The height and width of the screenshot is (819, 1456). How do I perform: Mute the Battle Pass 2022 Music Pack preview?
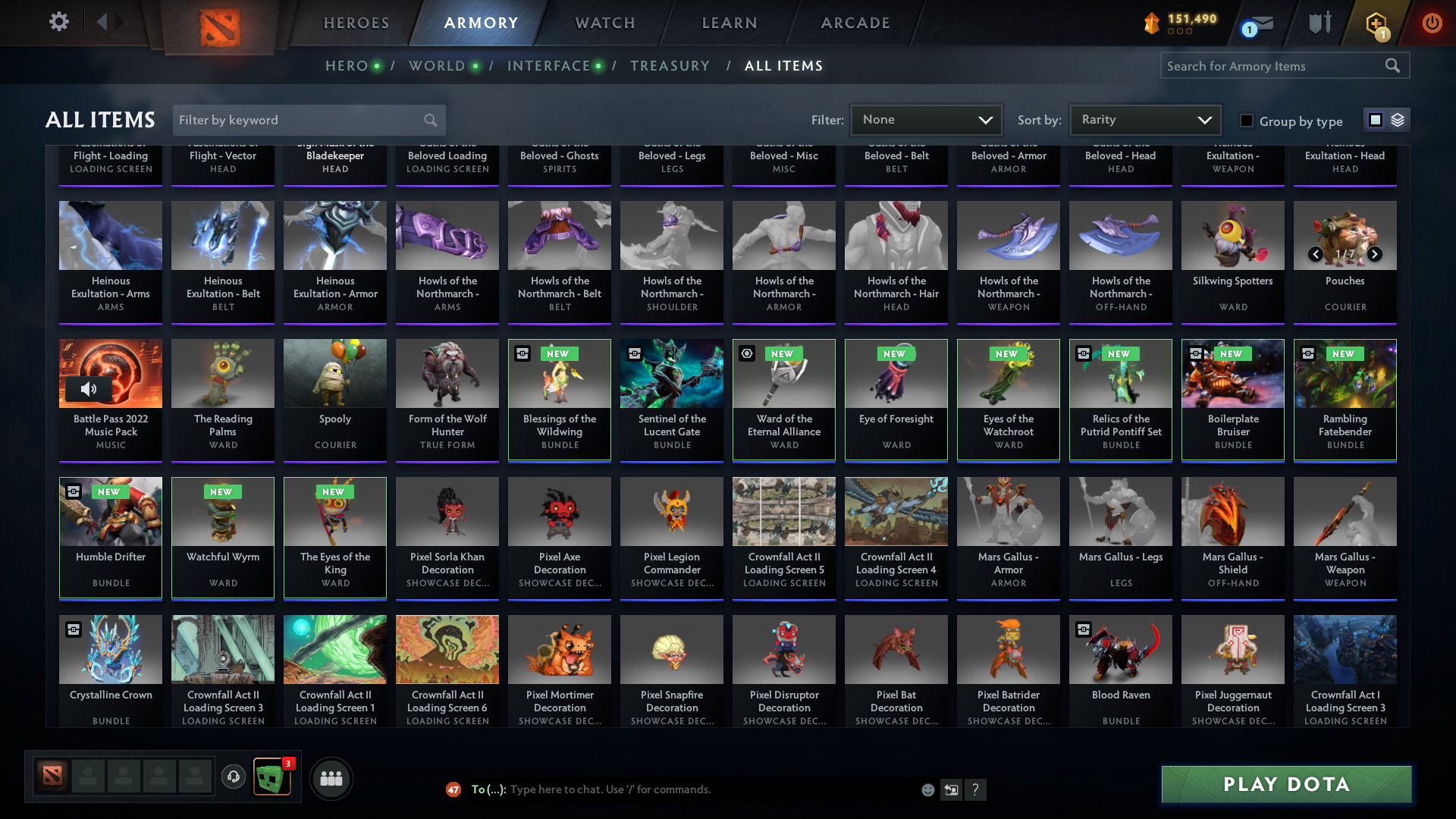pos(89,389)
